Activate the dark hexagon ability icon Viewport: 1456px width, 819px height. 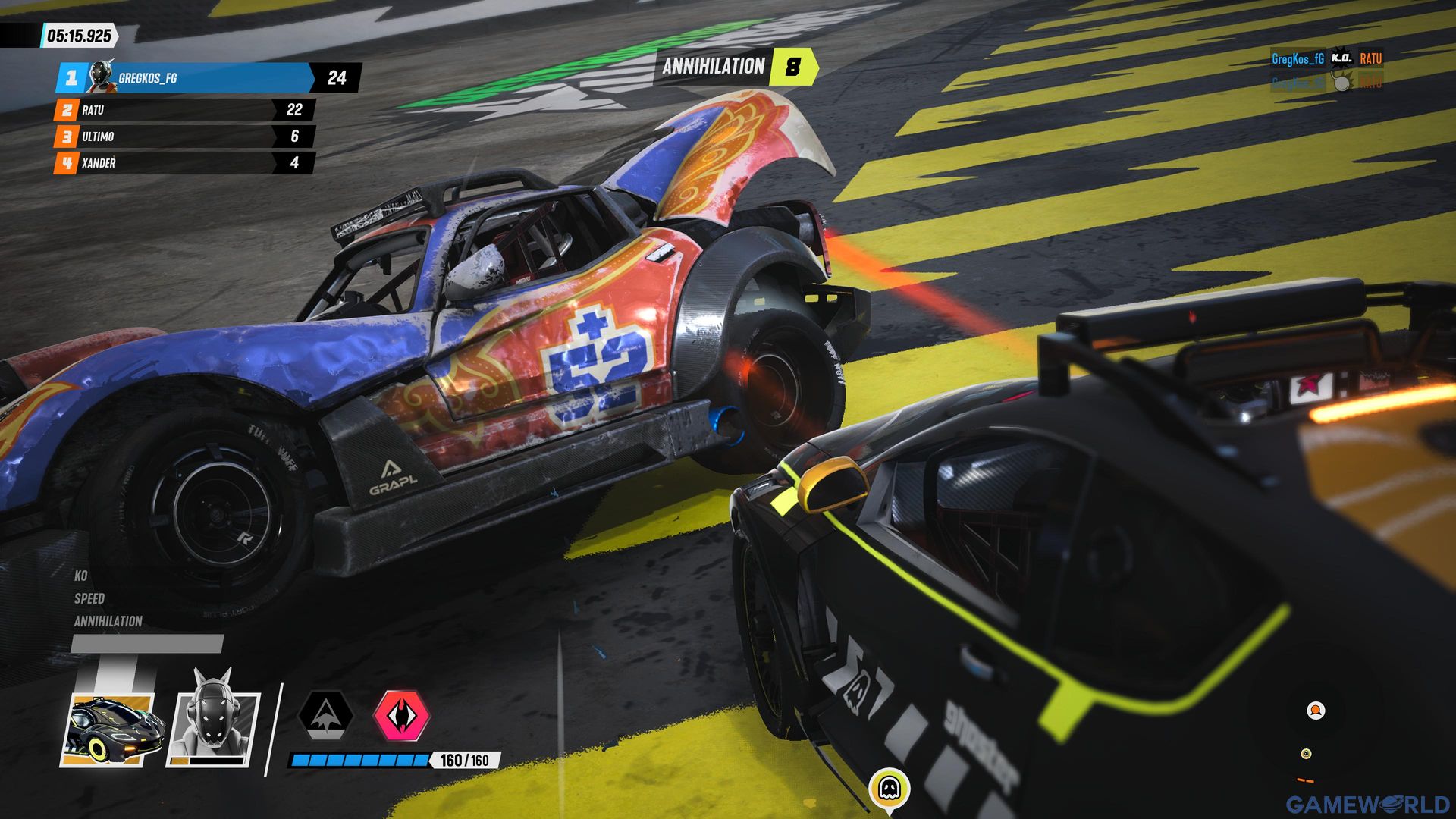[x=325, y=714]
